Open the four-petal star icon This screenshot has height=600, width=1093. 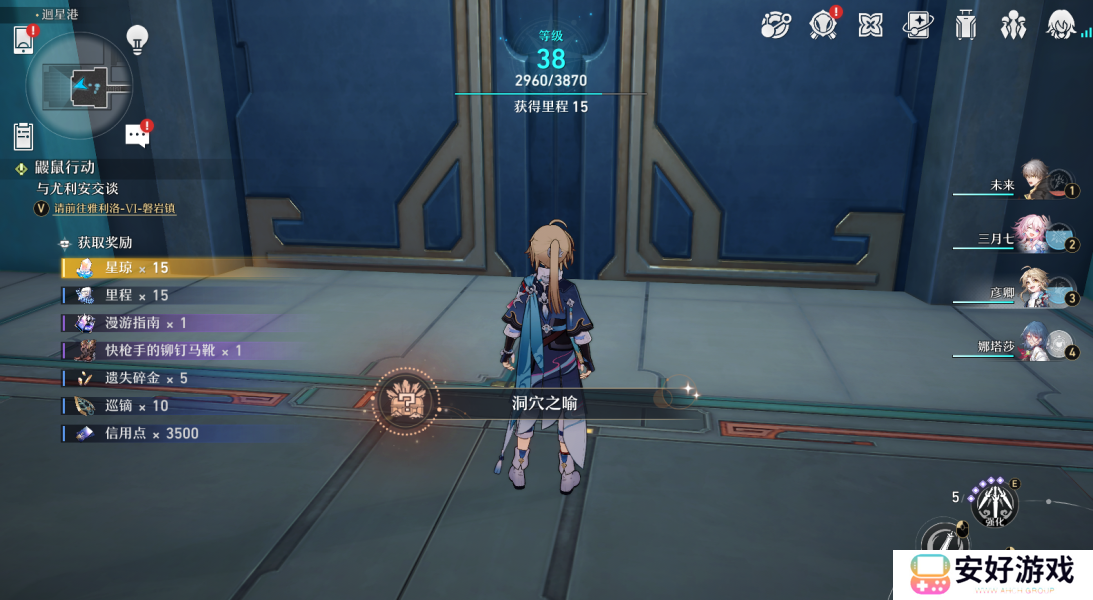click(870, 25)
